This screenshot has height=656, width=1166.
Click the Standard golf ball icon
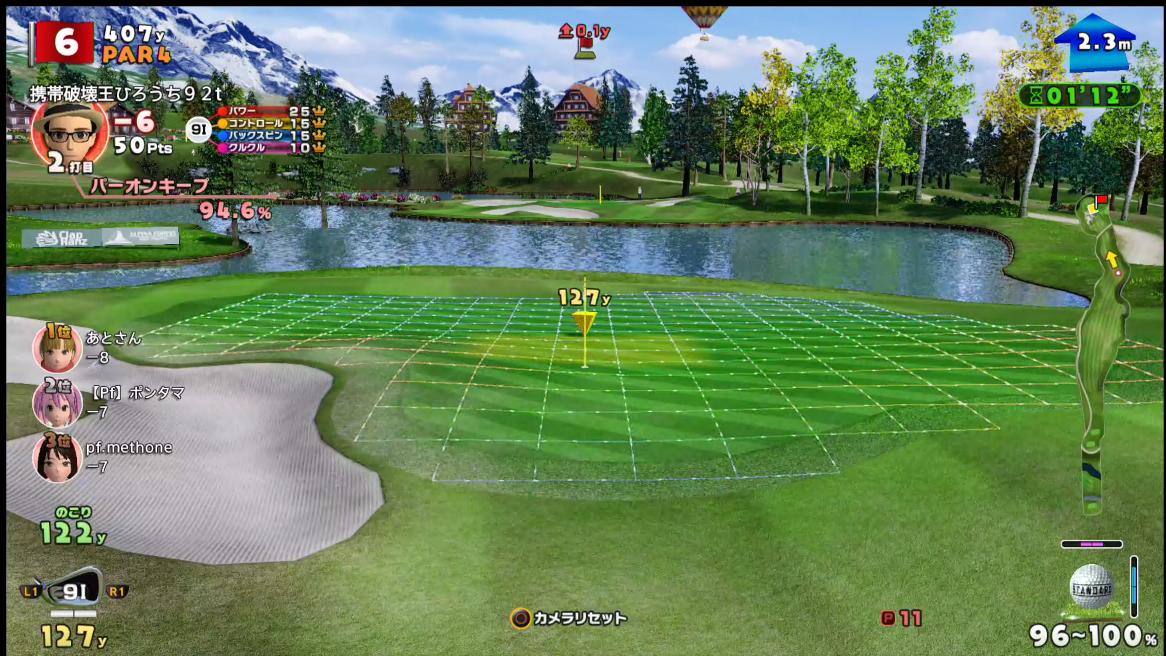pos(1091,584)
